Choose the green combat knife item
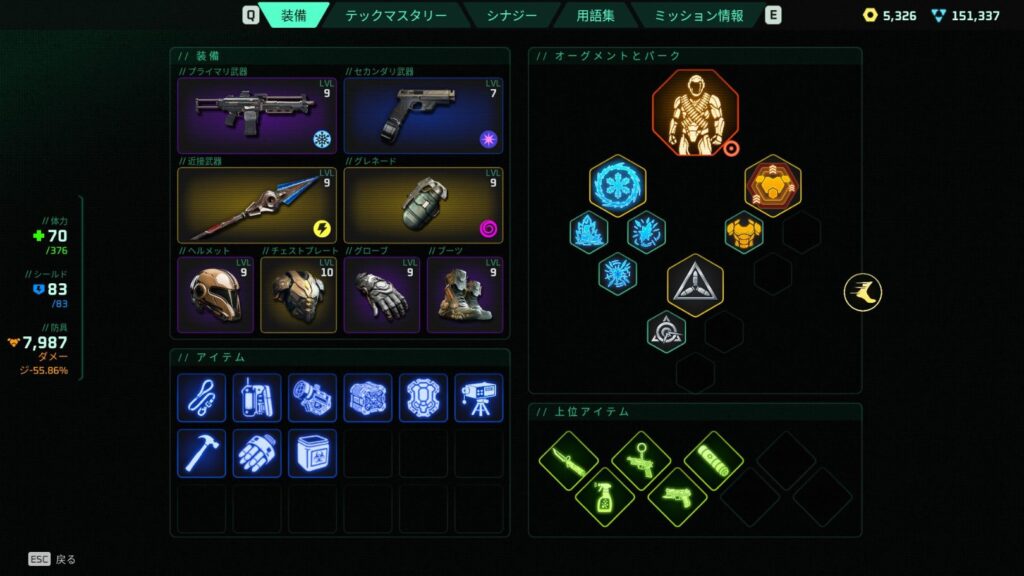The image size is (1024, 576). click(x=568, y=461)
